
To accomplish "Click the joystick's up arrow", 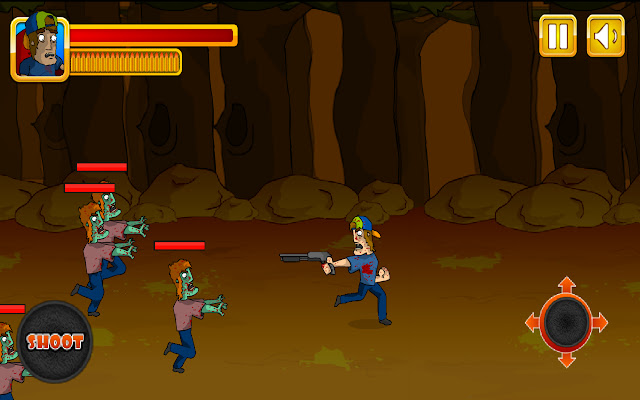I will (566, 285).
